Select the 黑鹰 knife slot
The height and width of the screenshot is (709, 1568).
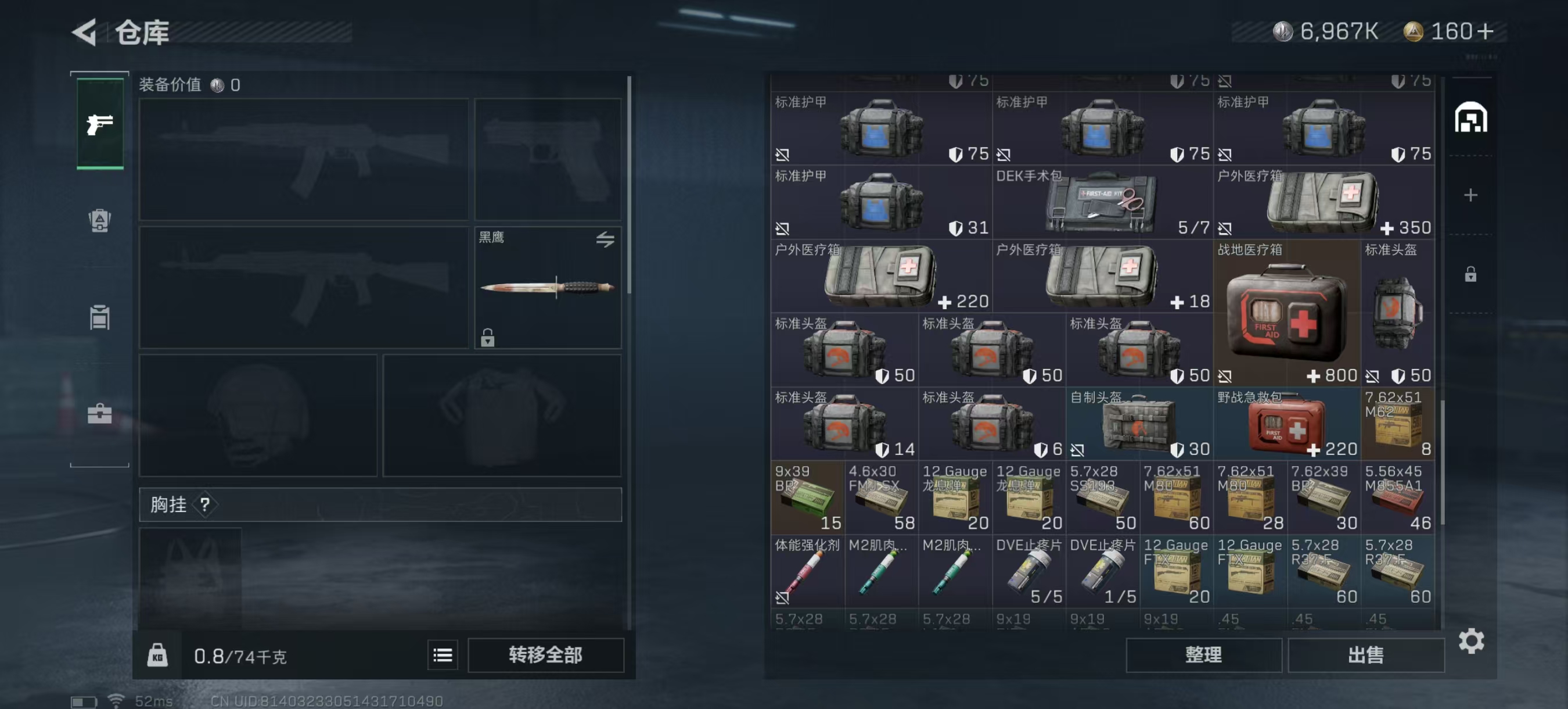(x=547, y=288)
